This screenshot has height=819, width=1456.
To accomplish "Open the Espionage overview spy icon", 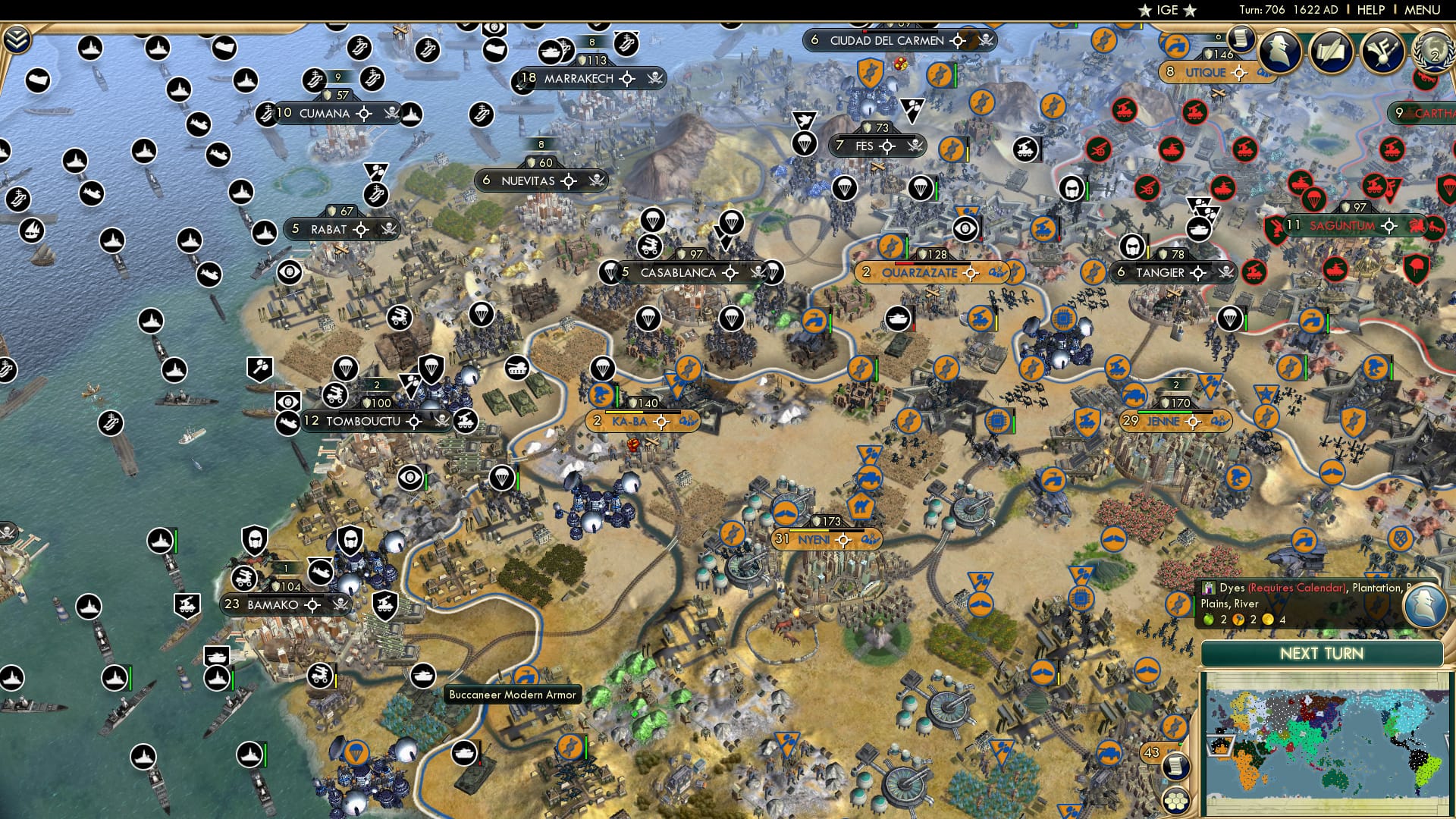I will 1279,52.
